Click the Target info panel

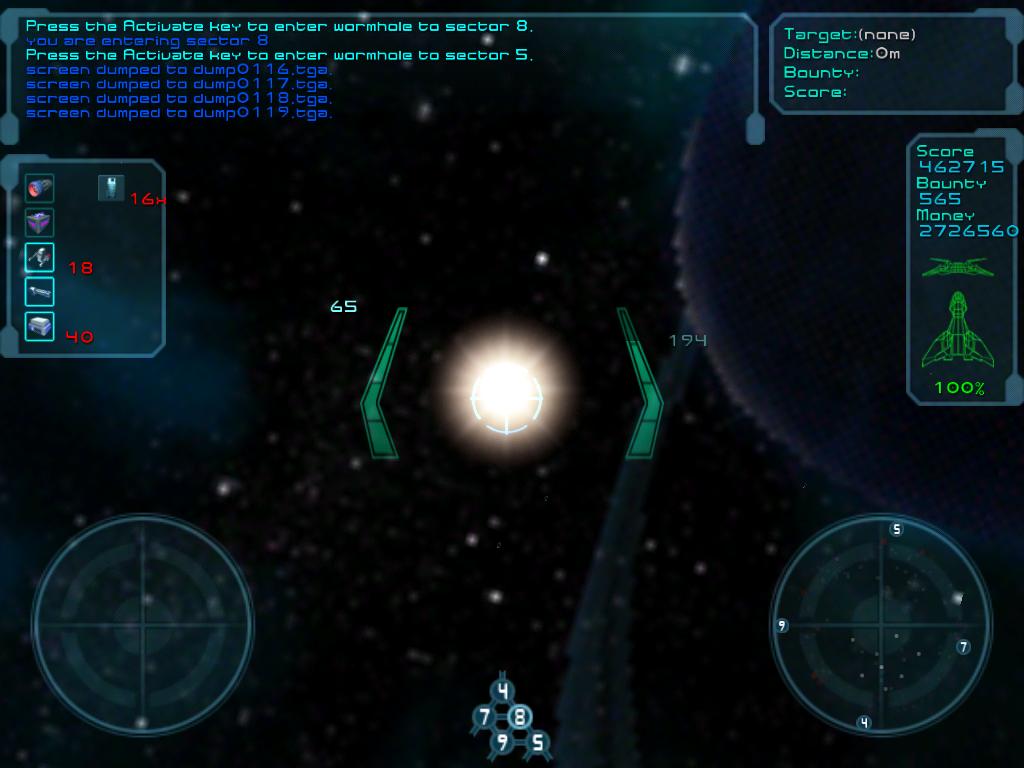[x=895, y=63]
